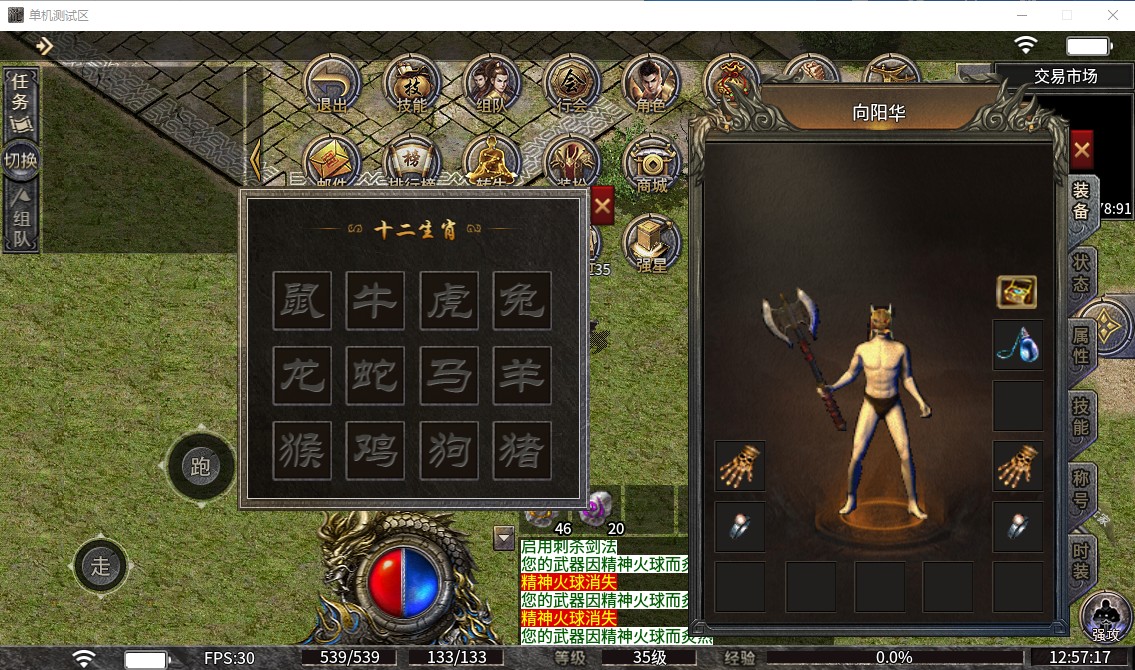Choose the 龙 (Dragon) zodiac tile

pos(302,376)
